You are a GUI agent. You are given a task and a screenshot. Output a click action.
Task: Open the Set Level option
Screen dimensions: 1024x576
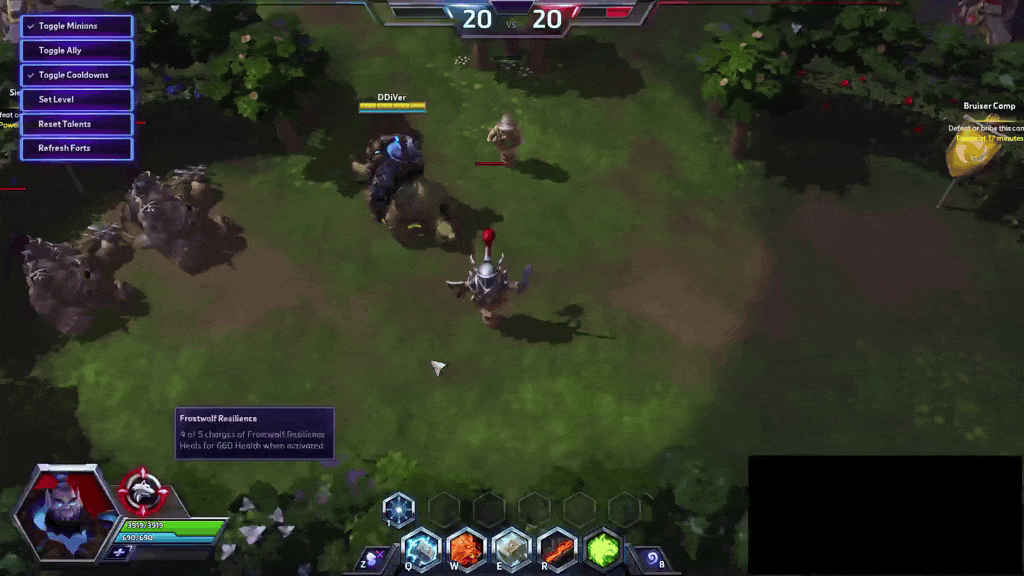click(x=76, y=99)
